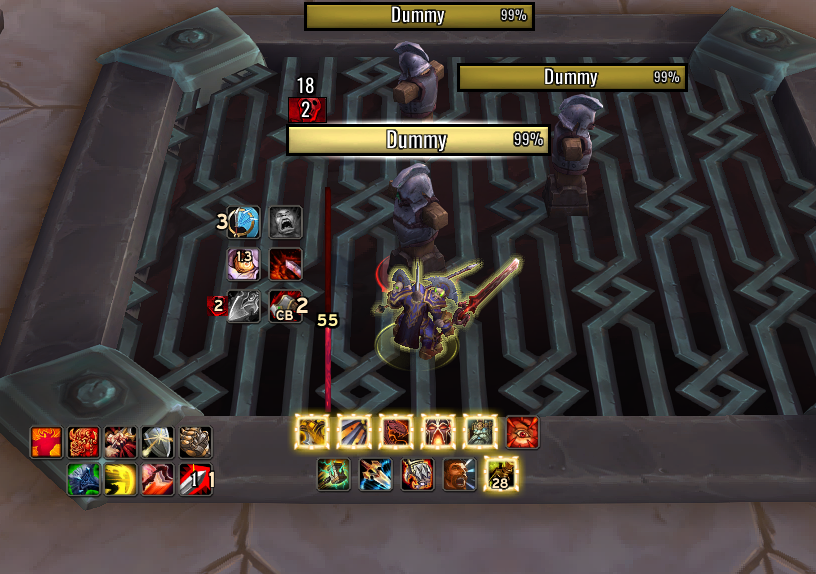Screen dimensions: 816x574
Task: Activate the shouting warrior ability icon
Action: click(x=460, y=474)
